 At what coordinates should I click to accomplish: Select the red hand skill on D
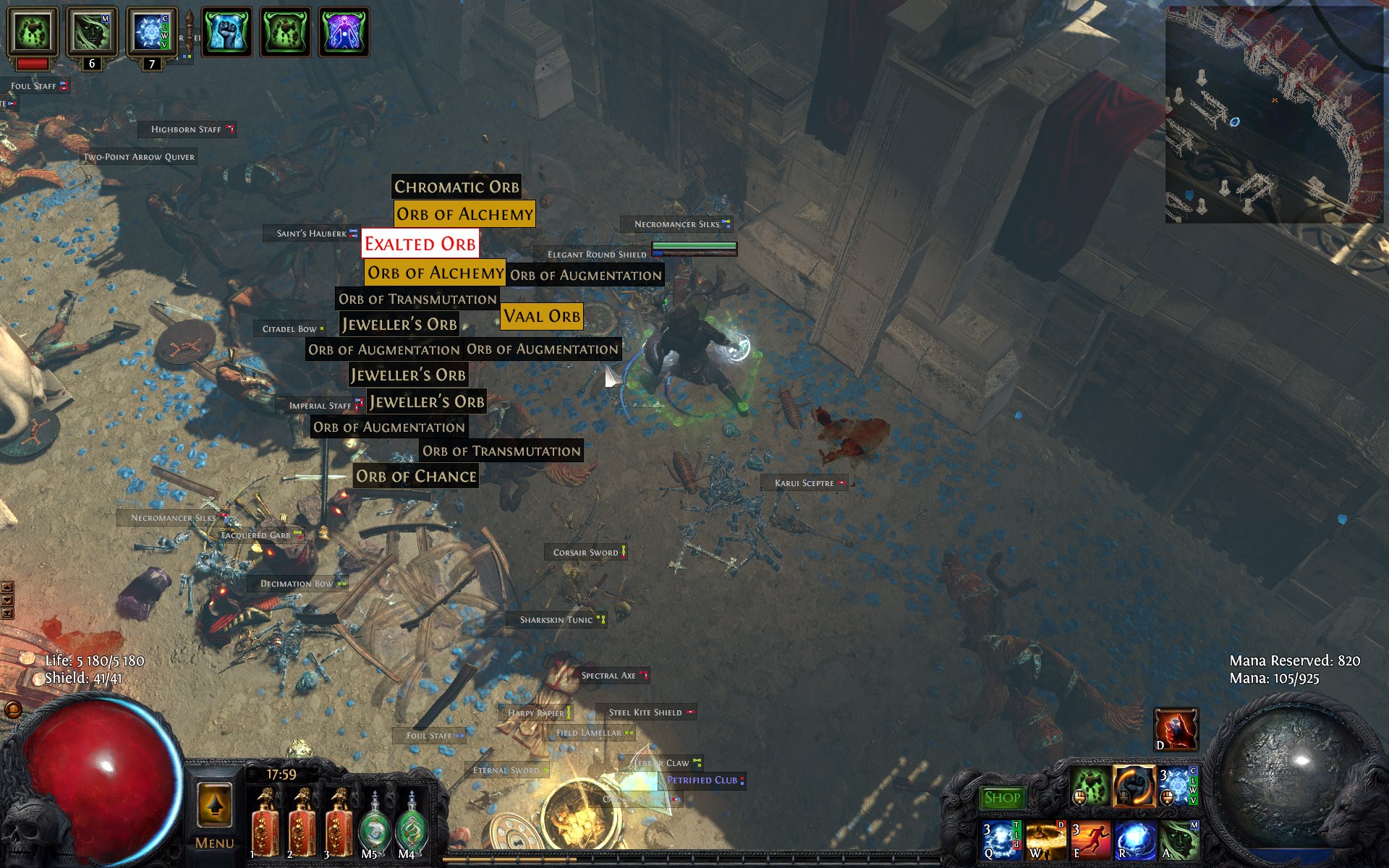point(1176,729)
